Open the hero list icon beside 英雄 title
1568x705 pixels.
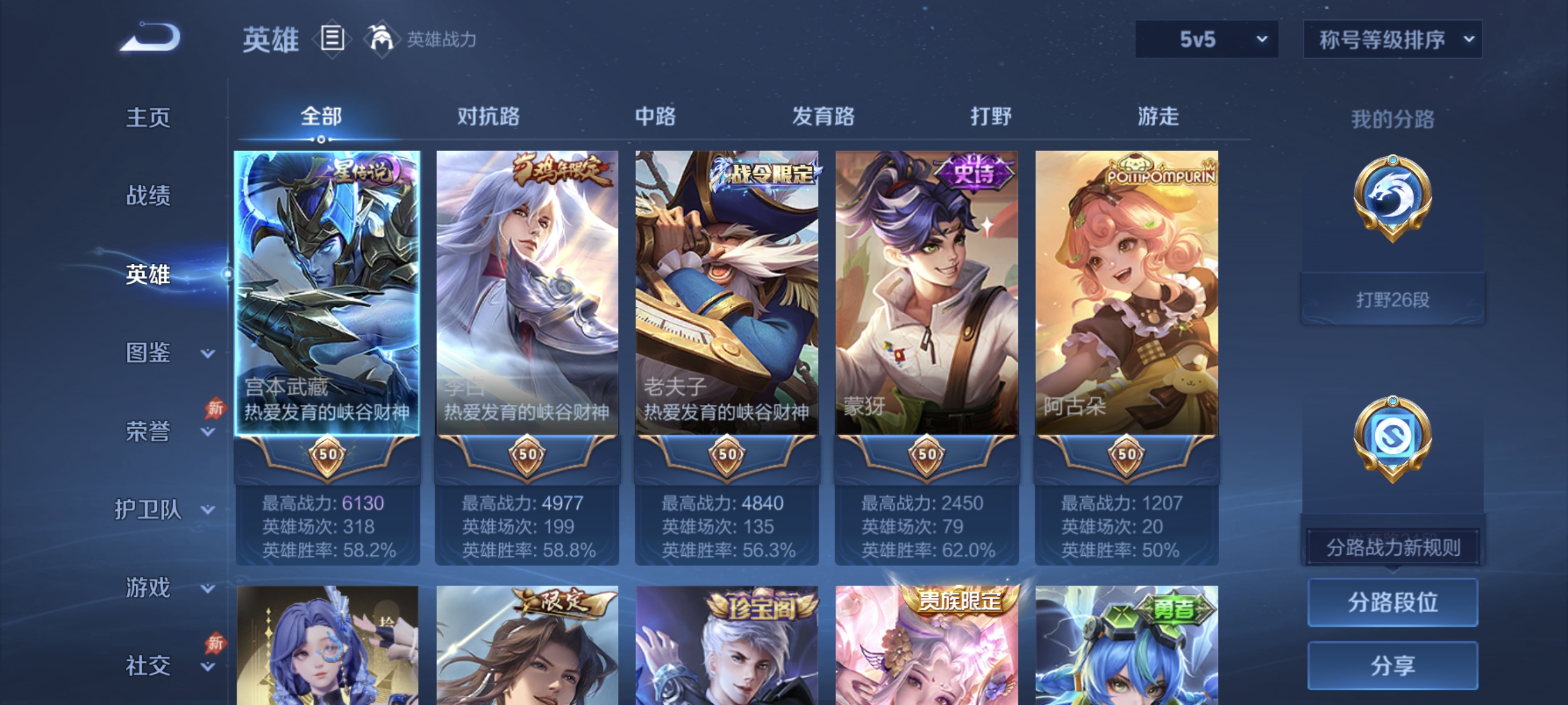(x=332, y=39)
